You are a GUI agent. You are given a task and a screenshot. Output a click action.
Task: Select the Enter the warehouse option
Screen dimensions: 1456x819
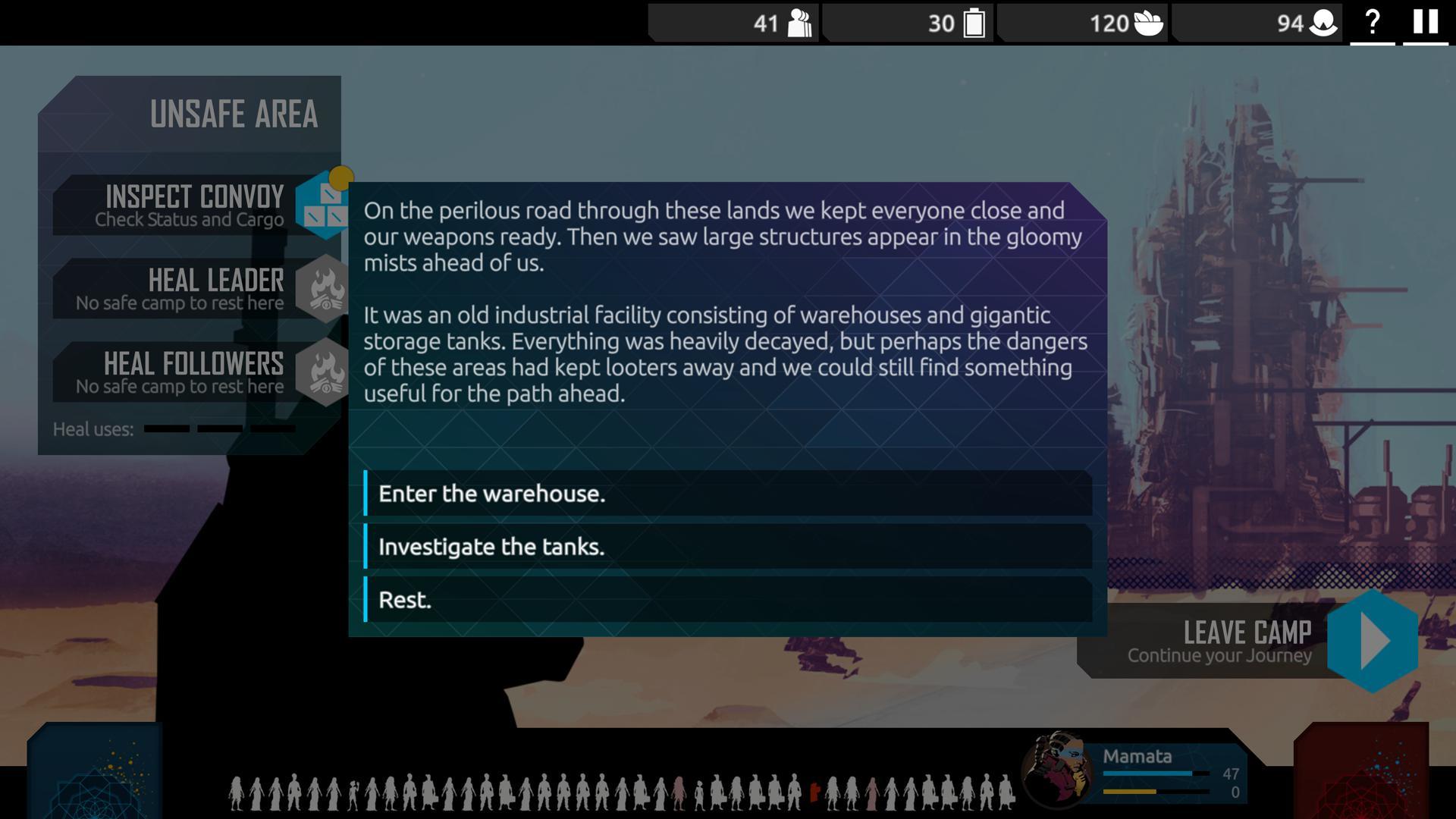click(x=728, y=494)
